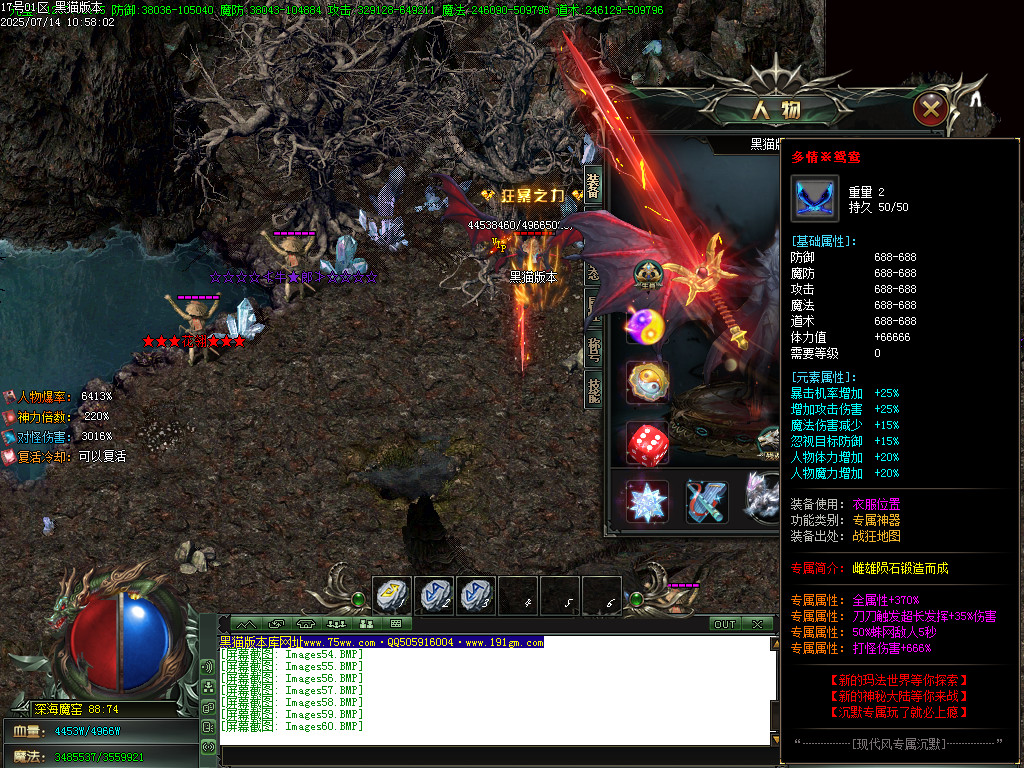Use the yellow rune stone in slot 1
The width and height of the screenshot is (1024, 768).
click(392, 596)
